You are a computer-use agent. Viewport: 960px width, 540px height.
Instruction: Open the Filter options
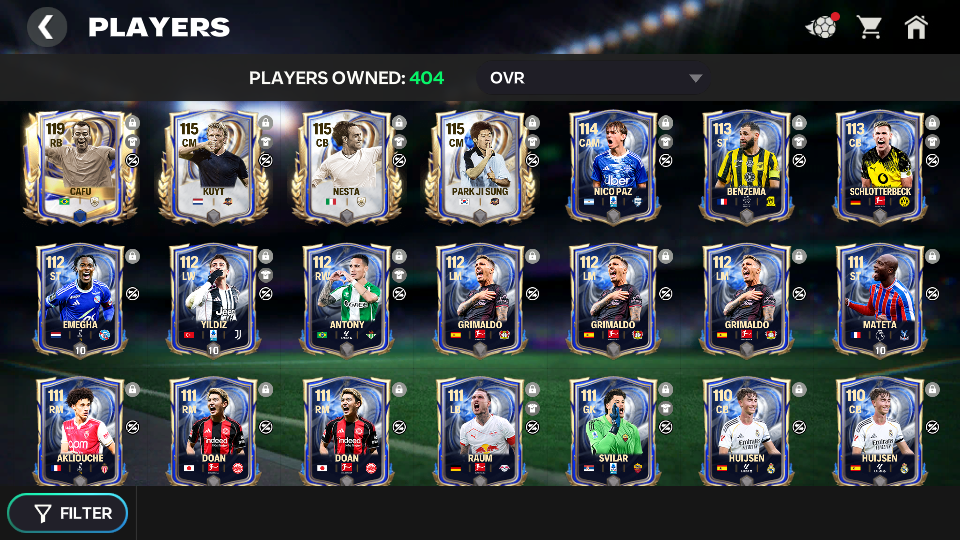click(x=68, y=513)
